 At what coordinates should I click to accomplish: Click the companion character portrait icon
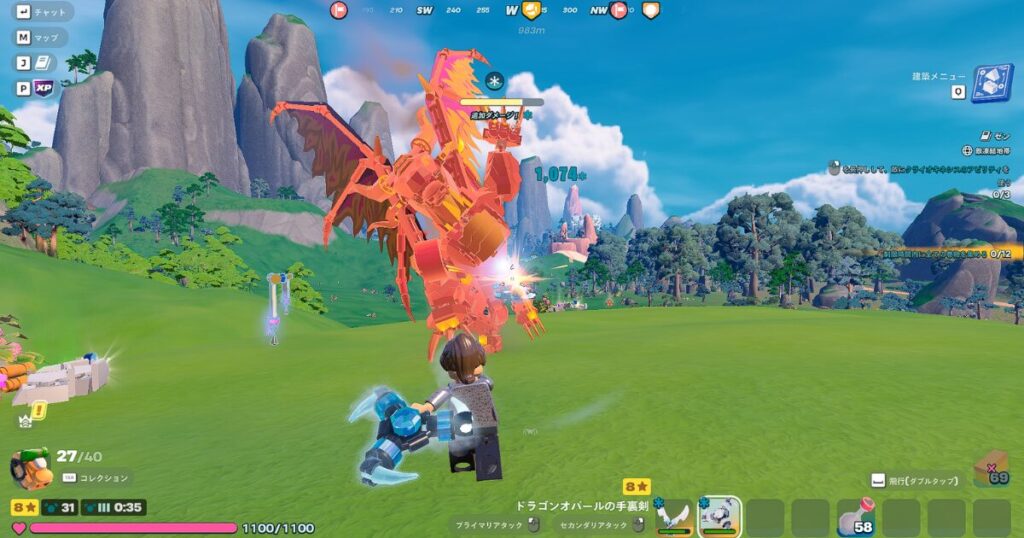(x=30, y=468)
